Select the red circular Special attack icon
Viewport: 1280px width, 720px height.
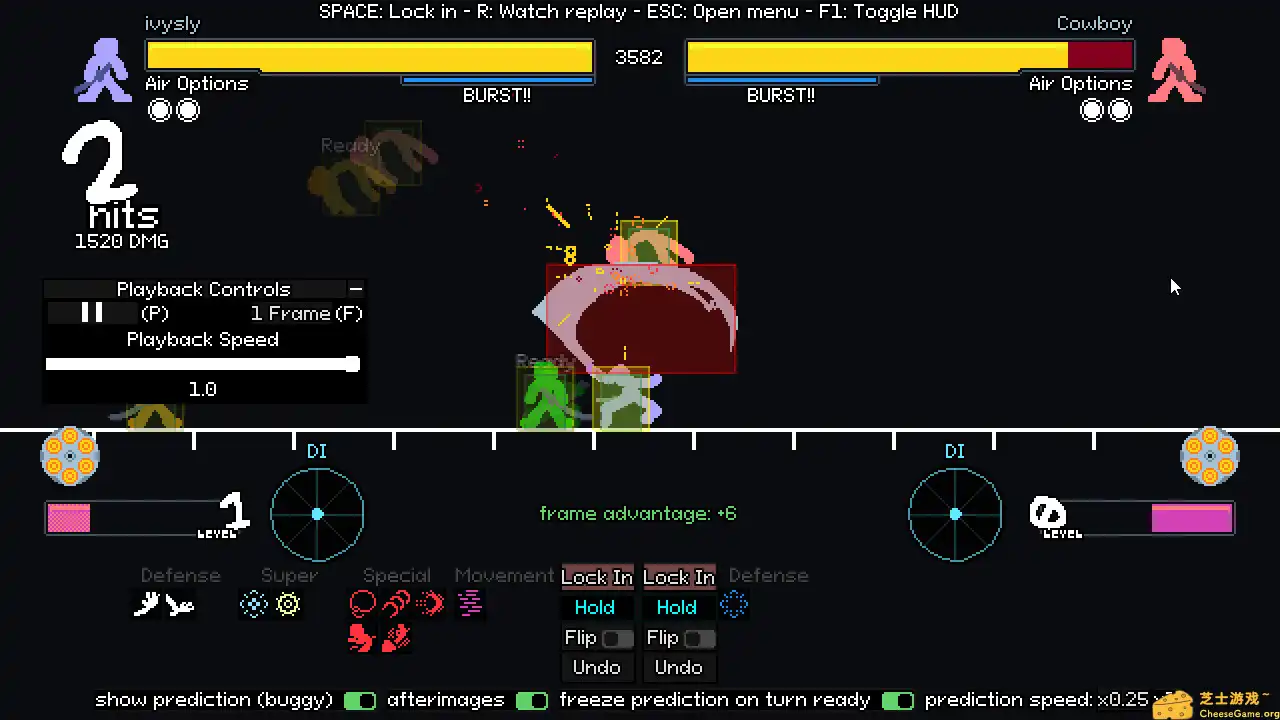point(362,601)
